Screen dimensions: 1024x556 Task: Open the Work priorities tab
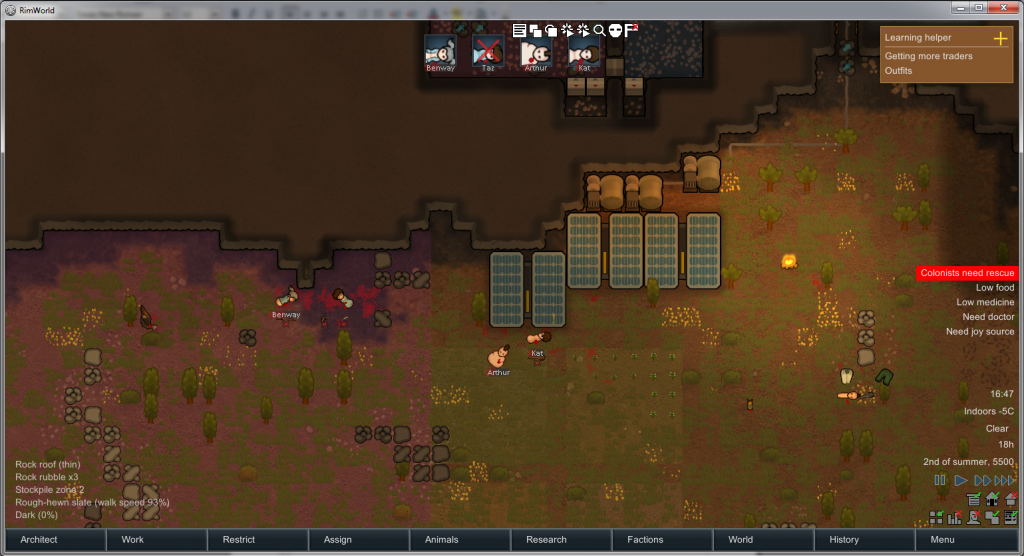pos(154,540)
